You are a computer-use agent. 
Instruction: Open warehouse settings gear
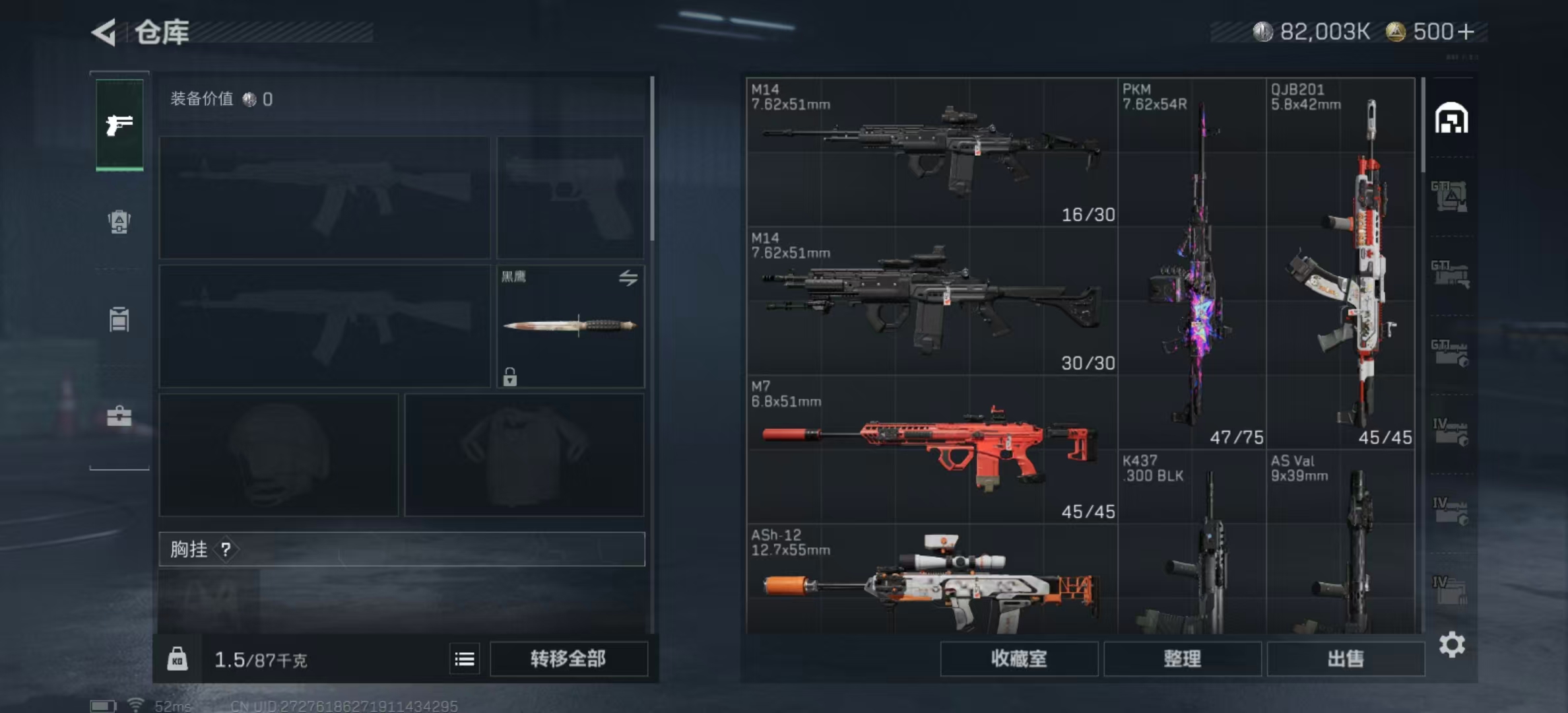pos(1452,644)
